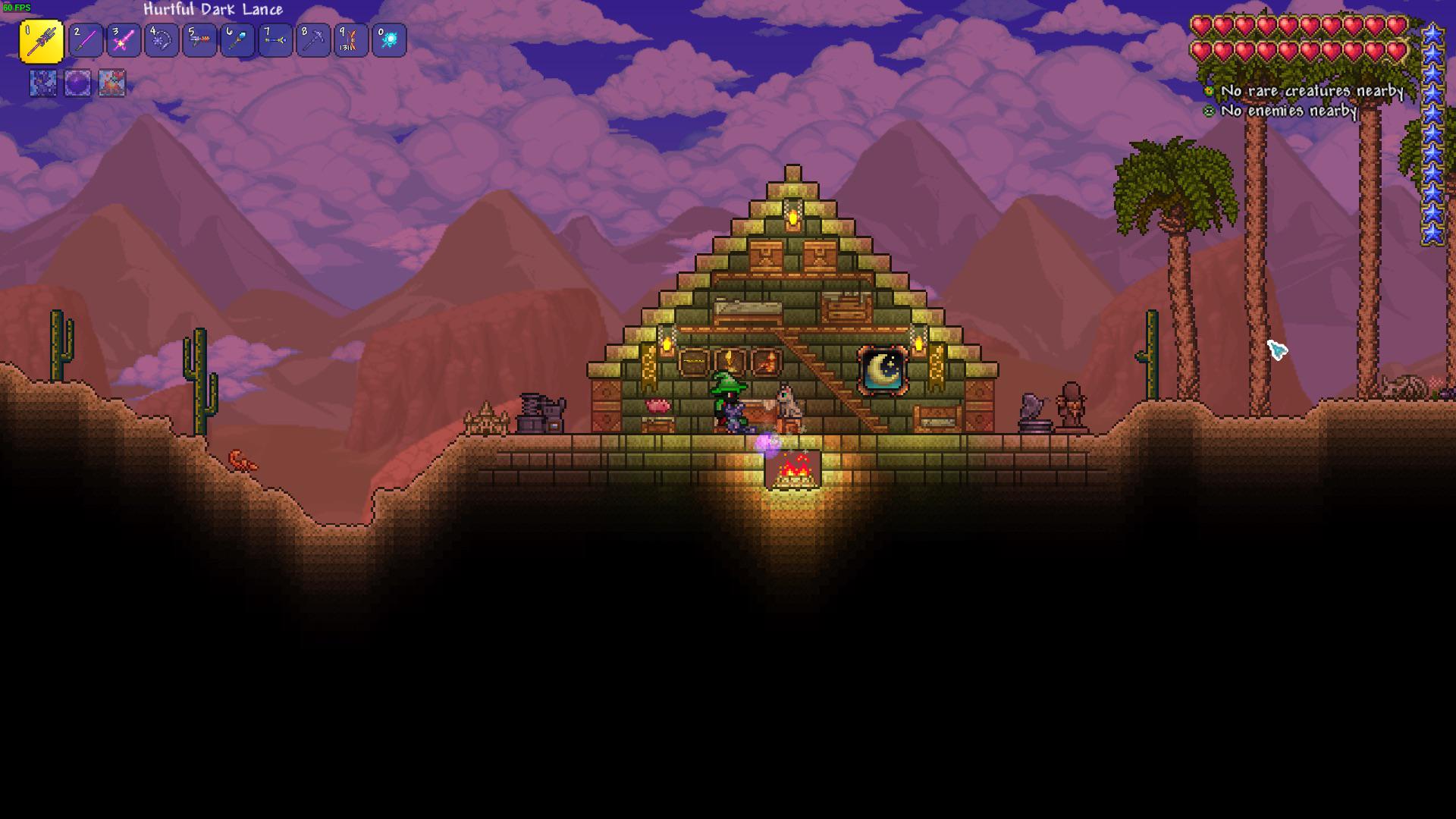
Task: Select the pink sword in hotbar slot 3
Action: coord(122,41)
